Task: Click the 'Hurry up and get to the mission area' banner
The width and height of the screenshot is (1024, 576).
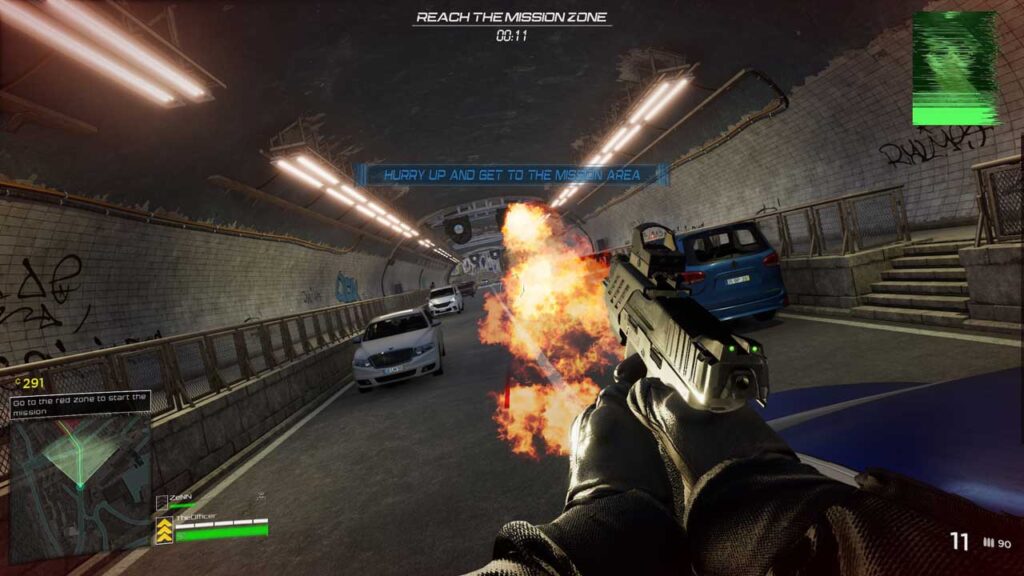Action: (513, 175)
